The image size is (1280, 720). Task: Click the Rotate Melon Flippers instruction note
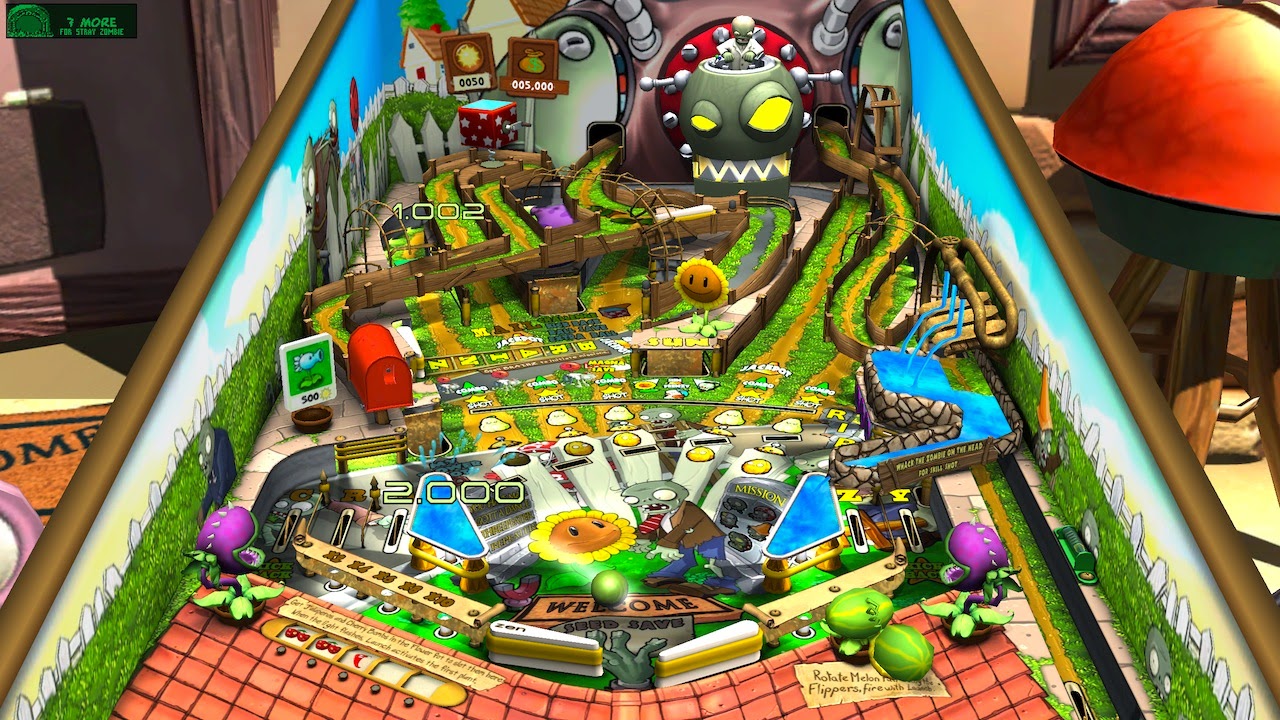click(x=862, y=682)
